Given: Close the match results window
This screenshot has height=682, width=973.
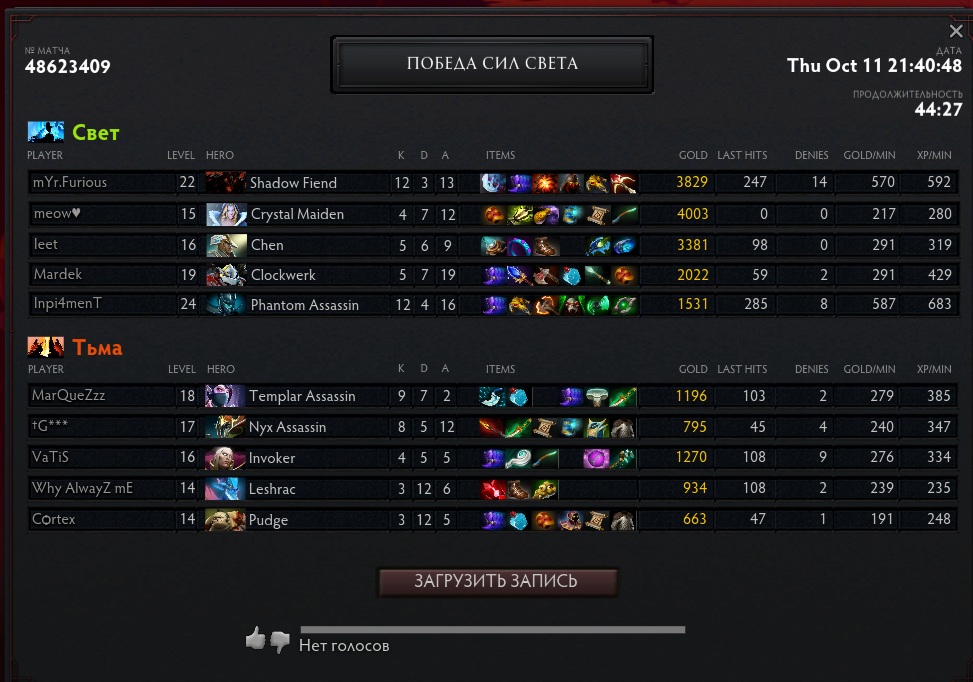Looking at the screenshot, I should (x=956, y=31).
